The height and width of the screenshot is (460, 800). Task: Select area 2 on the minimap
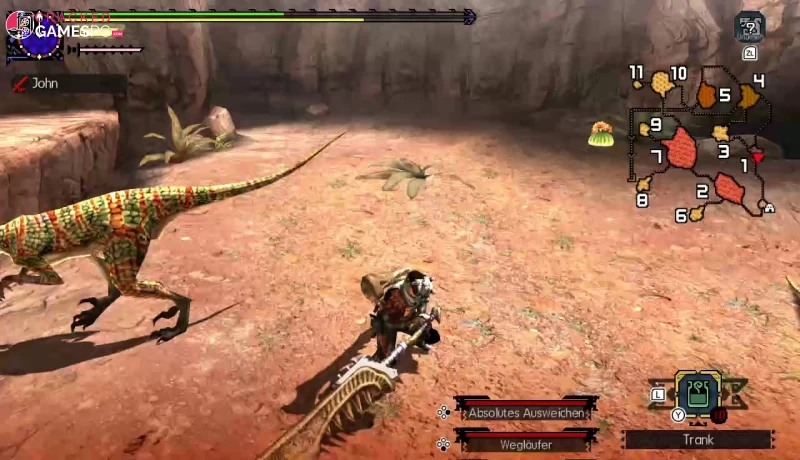pyautogui.click(x=727, y=187)
